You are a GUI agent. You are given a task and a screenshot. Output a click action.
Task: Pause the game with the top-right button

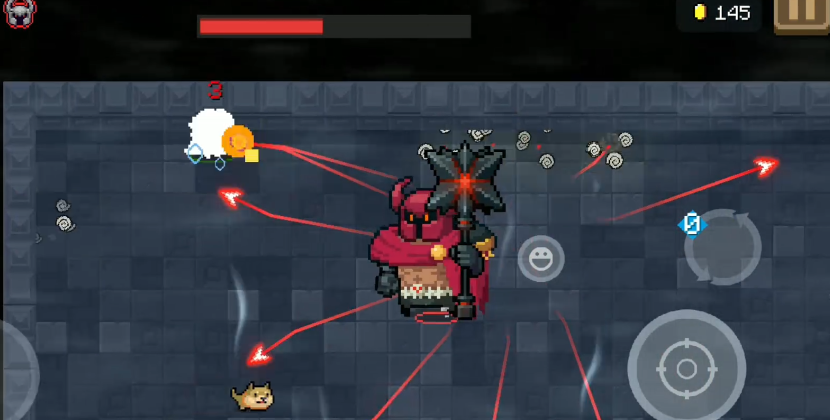coord(801,14)
